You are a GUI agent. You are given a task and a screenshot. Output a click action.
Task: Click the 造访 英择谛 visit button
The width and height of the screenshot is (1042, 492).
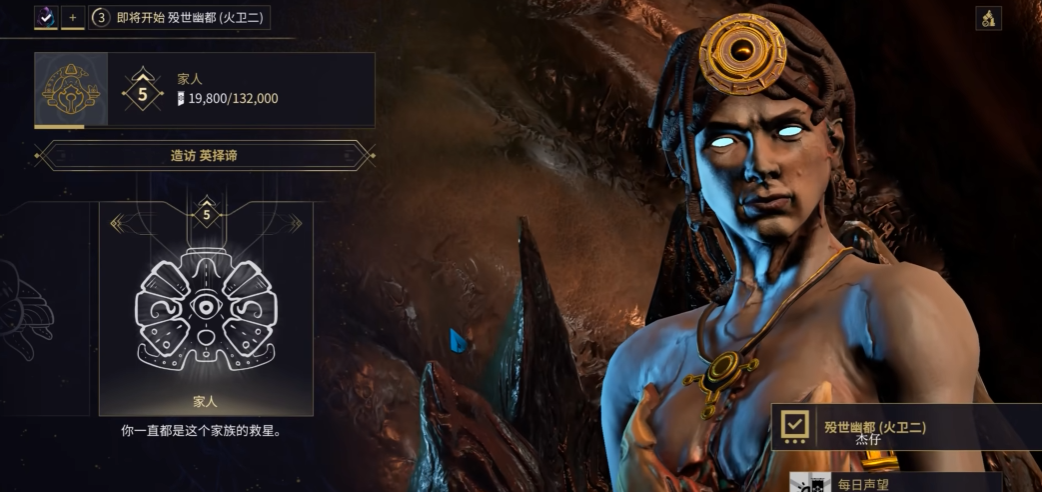point(204,156)
